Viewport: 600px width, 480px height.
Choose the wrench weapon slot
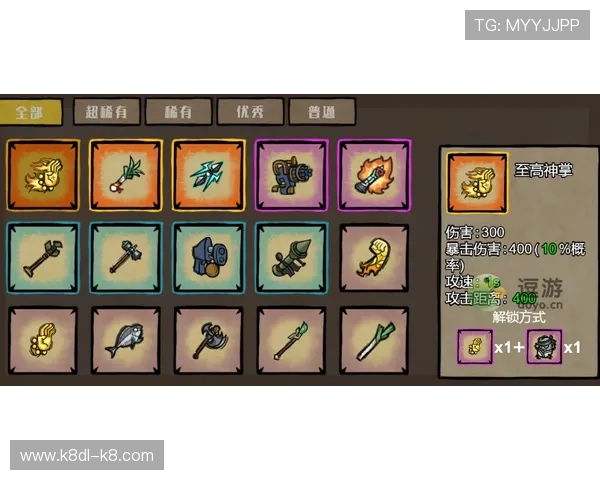(41, 257)
